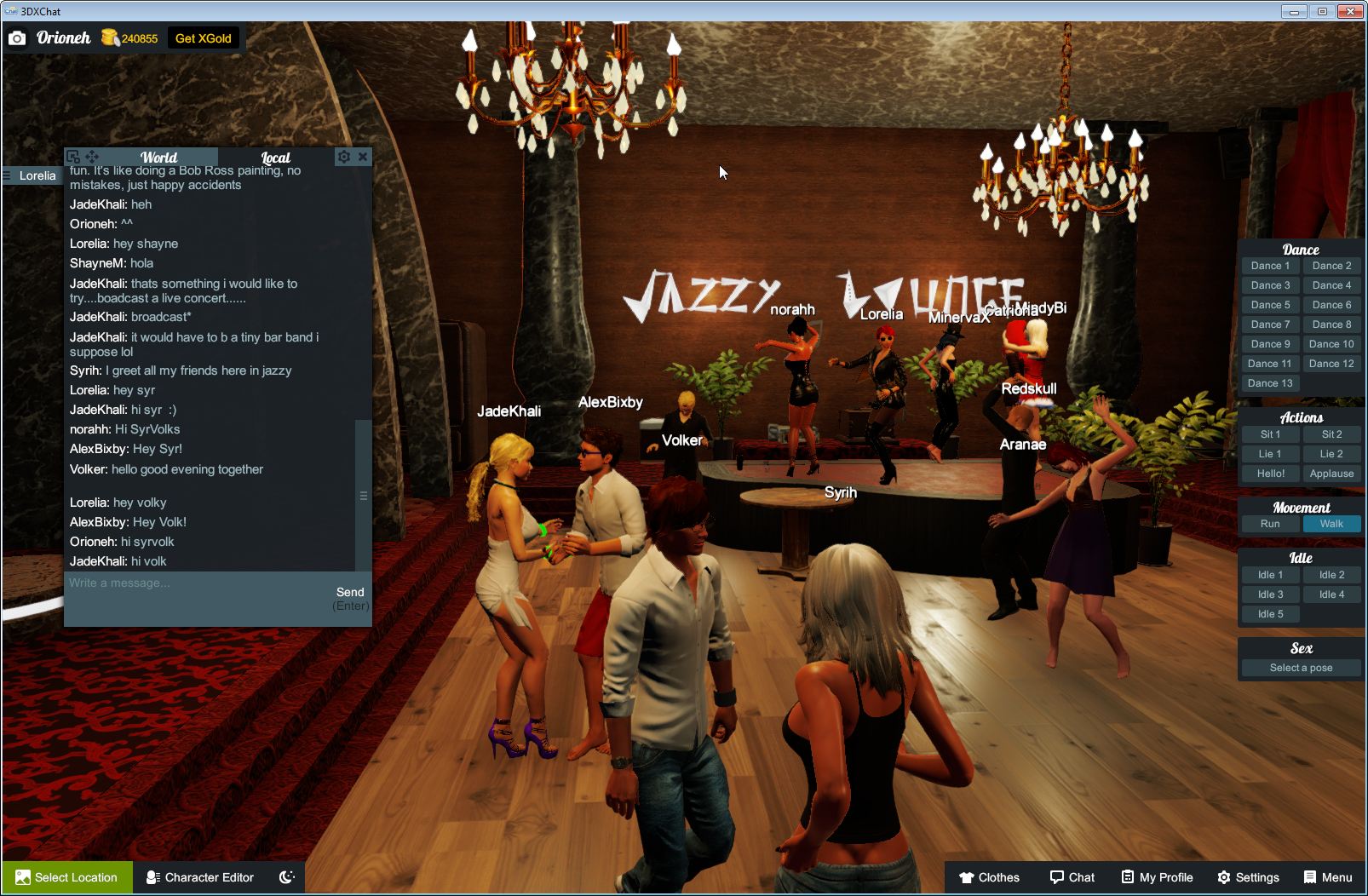The image size is (1368, 896).
Task: Open the Clothes panel
Action: pos(989,877)
